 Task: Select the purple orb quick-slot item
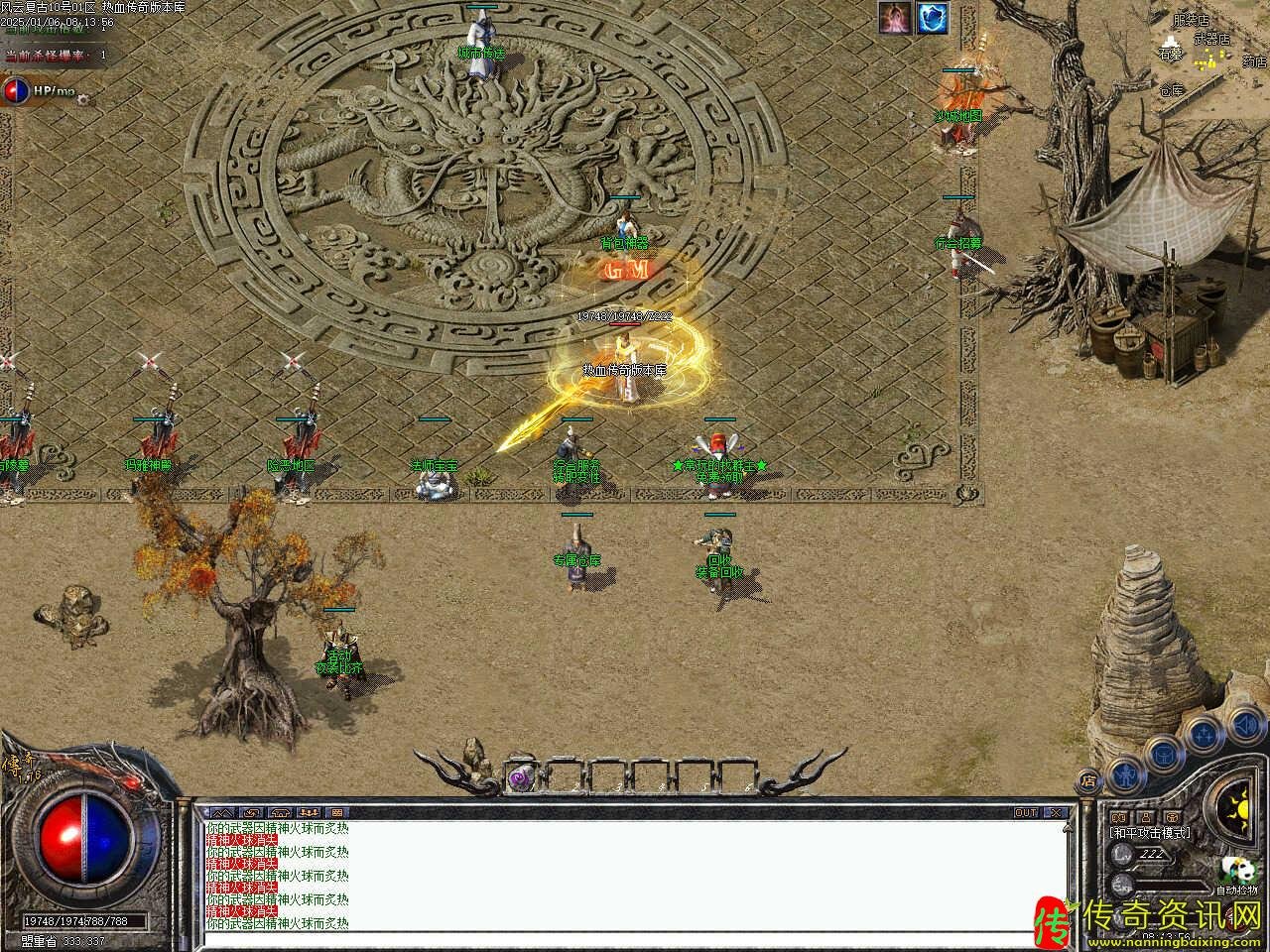(521, 777)
